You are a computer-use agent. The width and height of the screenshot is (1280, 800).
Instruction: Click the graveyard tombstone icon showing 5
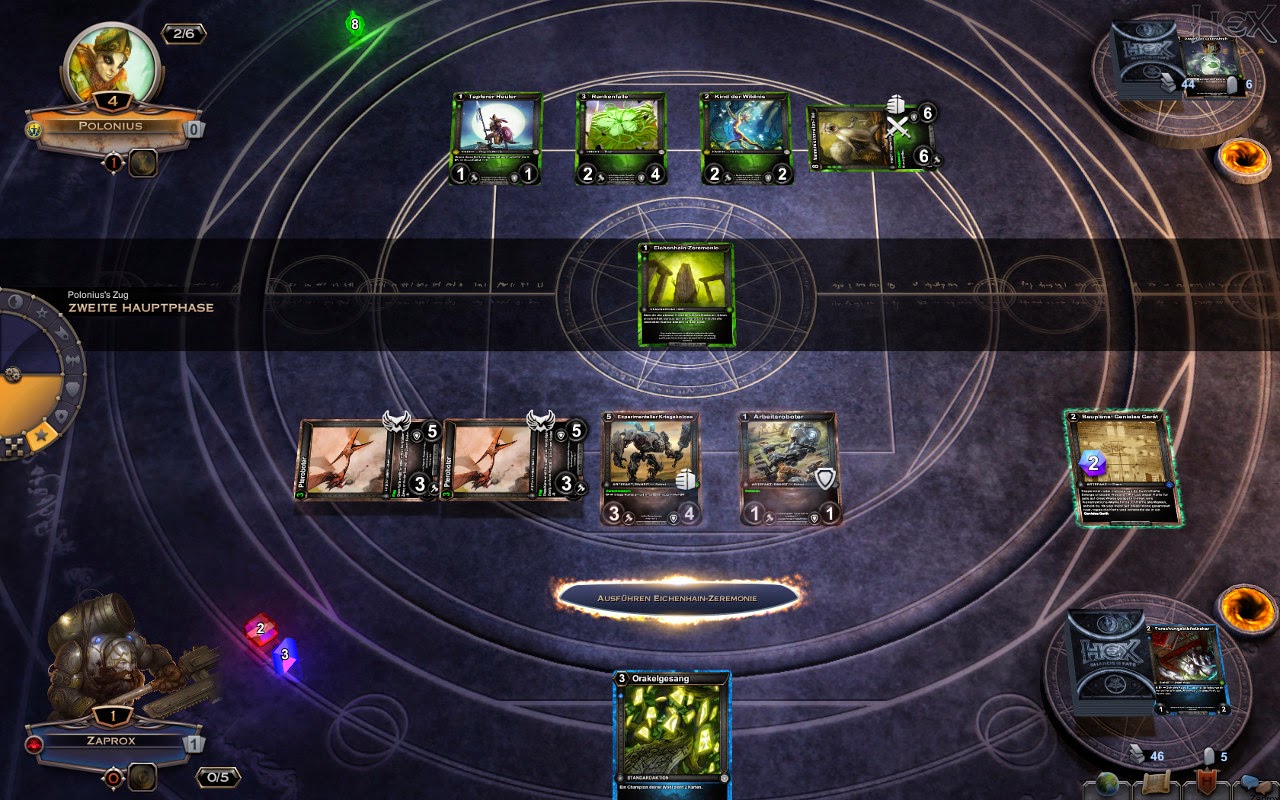[1208, 755]
